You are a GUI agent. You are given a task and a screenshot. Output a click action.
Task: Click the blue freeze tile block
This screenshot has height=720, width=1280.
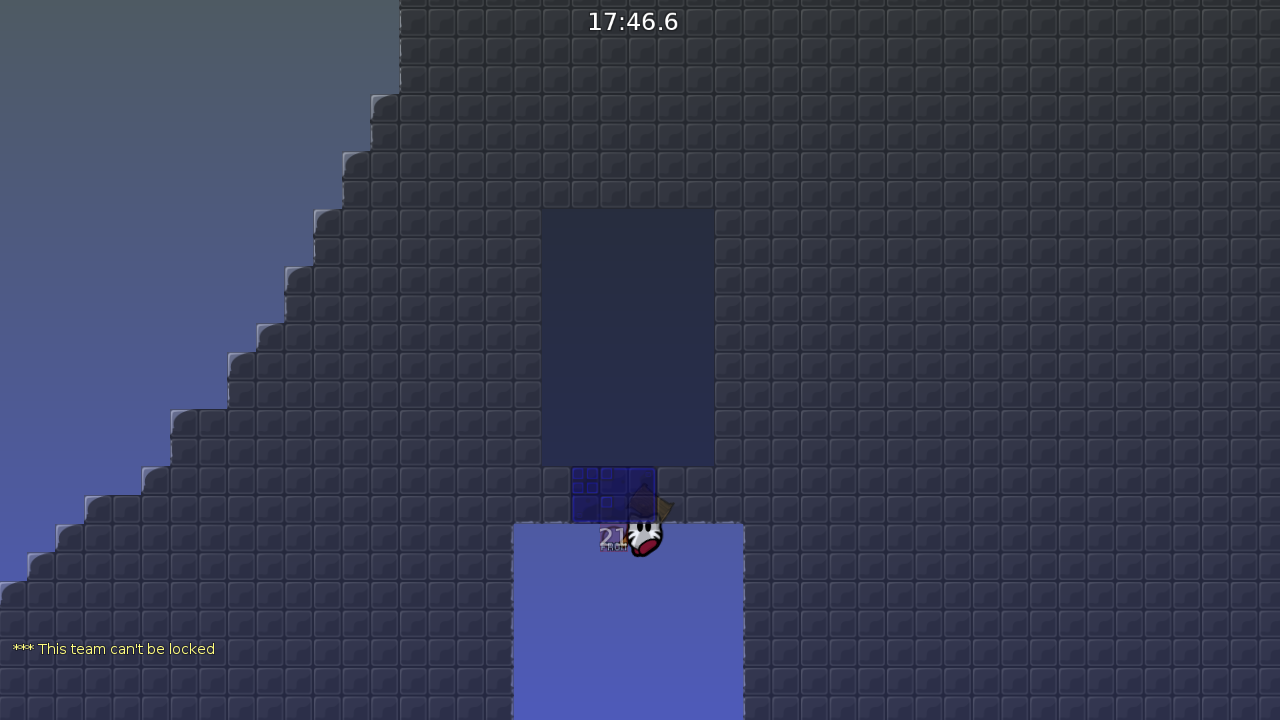pyautogui.click(x=613, y=495)
